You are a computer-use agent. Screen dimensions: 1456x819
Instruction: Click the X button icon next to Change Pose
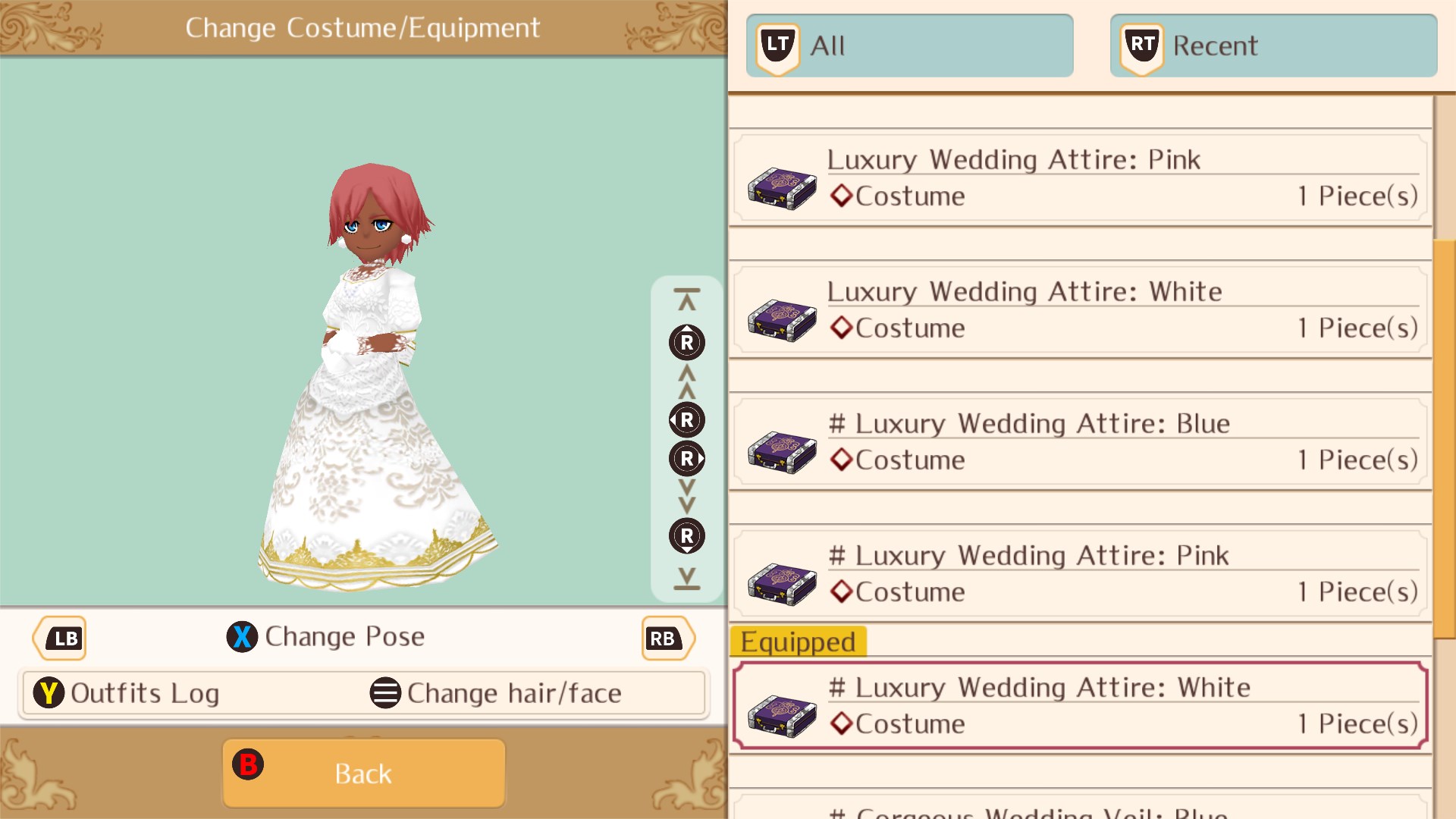coord(242,637)
